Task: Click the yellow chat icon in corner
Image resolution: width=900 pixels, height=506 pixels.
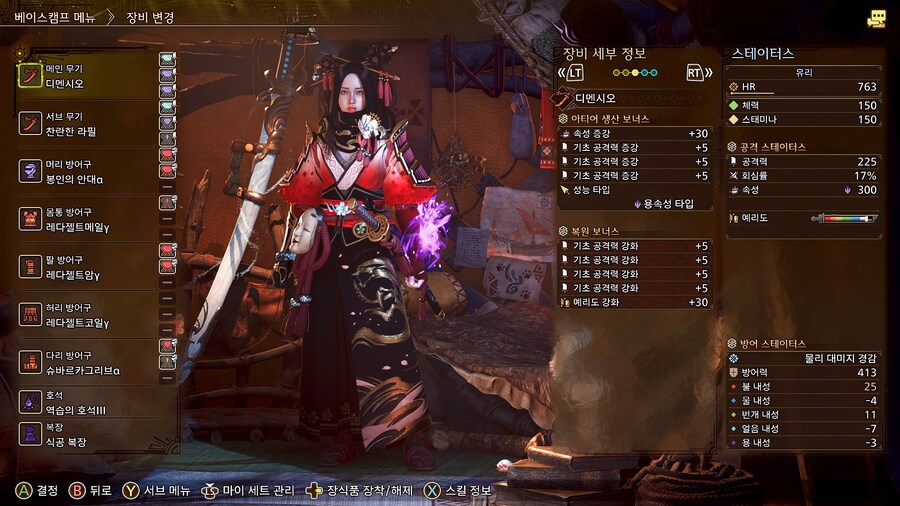Action: (877, 18)
